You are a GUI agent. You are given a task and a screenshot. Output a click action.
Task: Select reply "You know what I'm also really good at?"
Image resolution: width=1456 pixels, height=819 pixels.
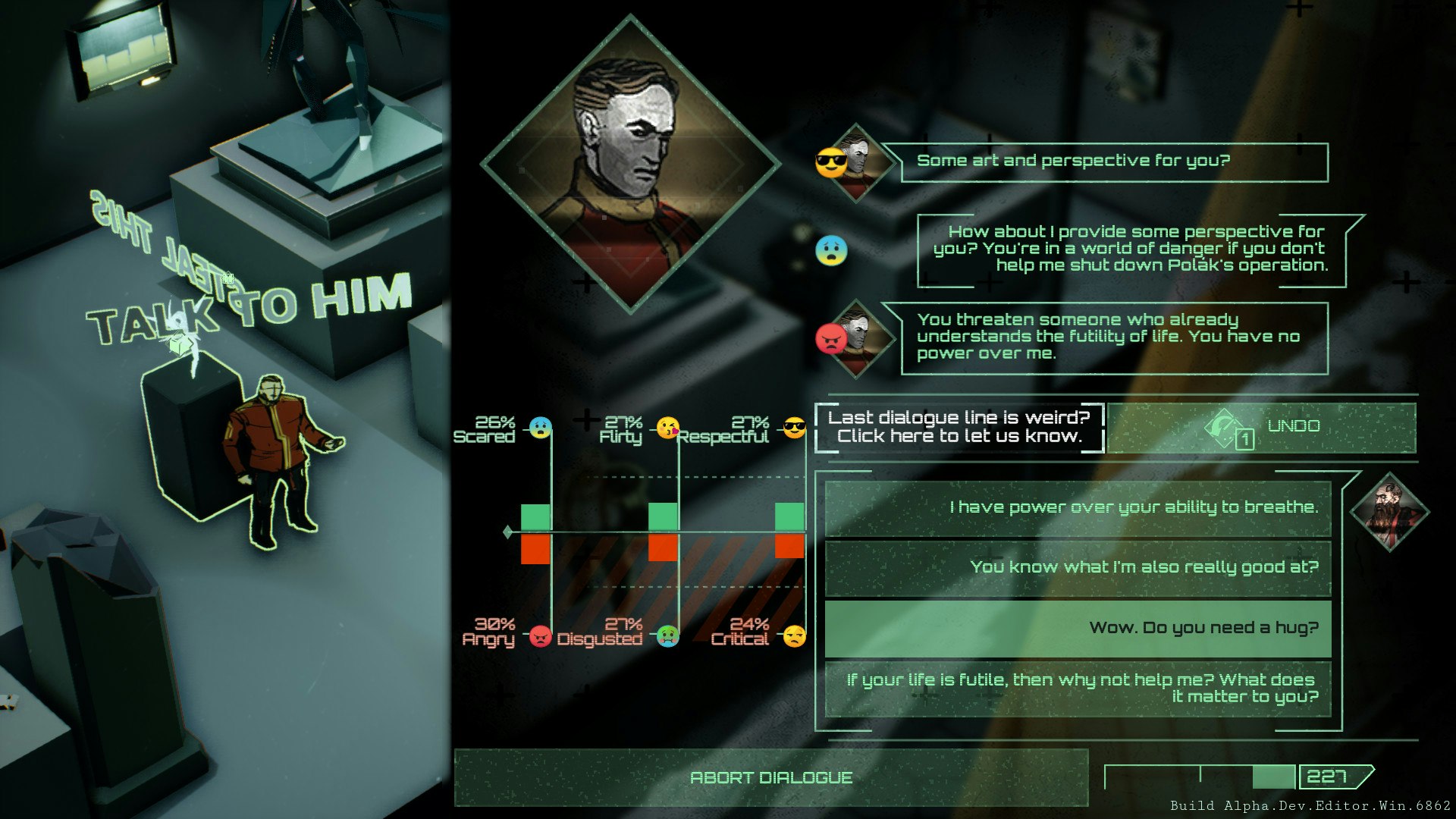pos(1078,567)
